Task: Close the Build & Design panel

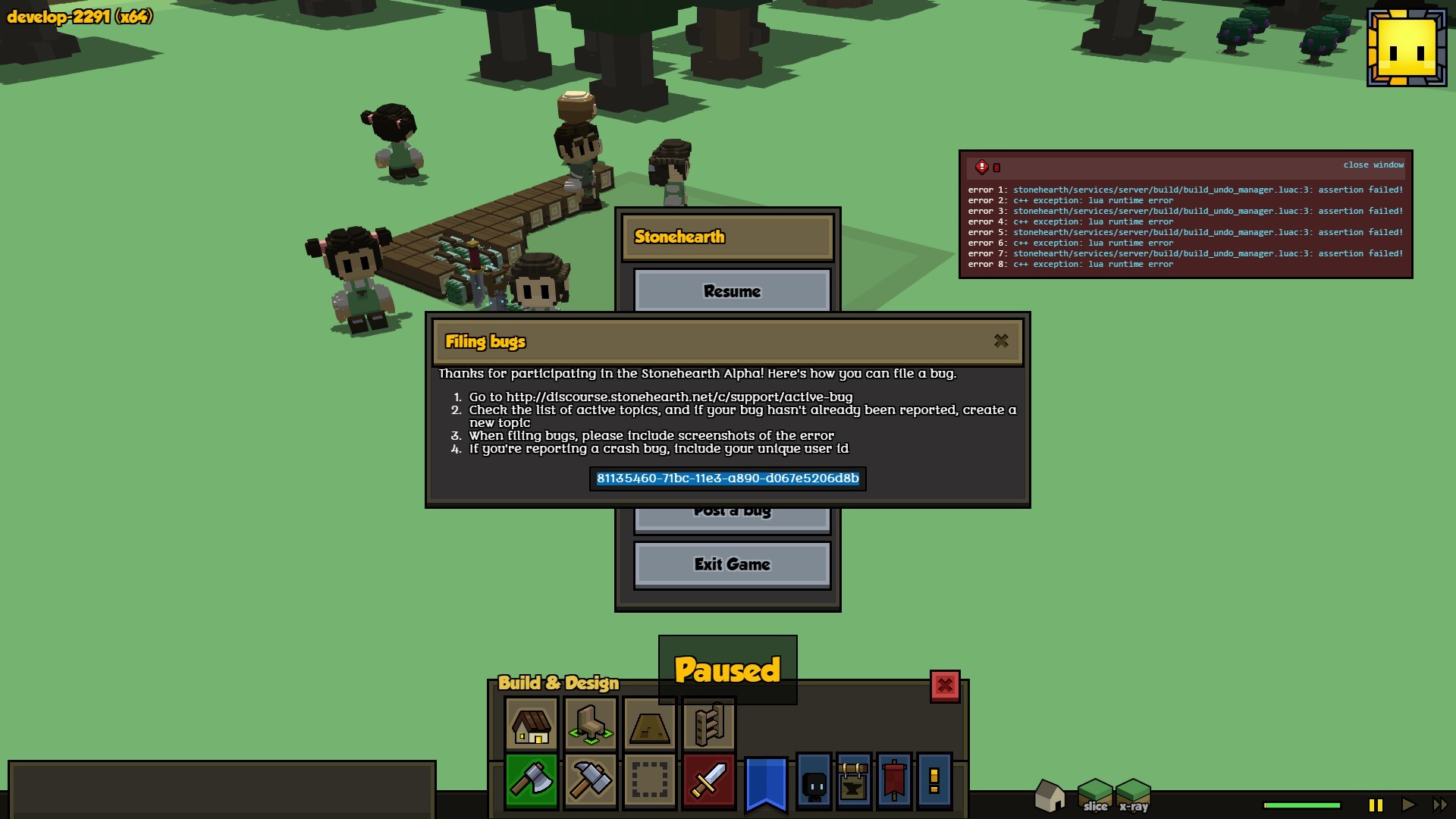Action: point(945,686)
